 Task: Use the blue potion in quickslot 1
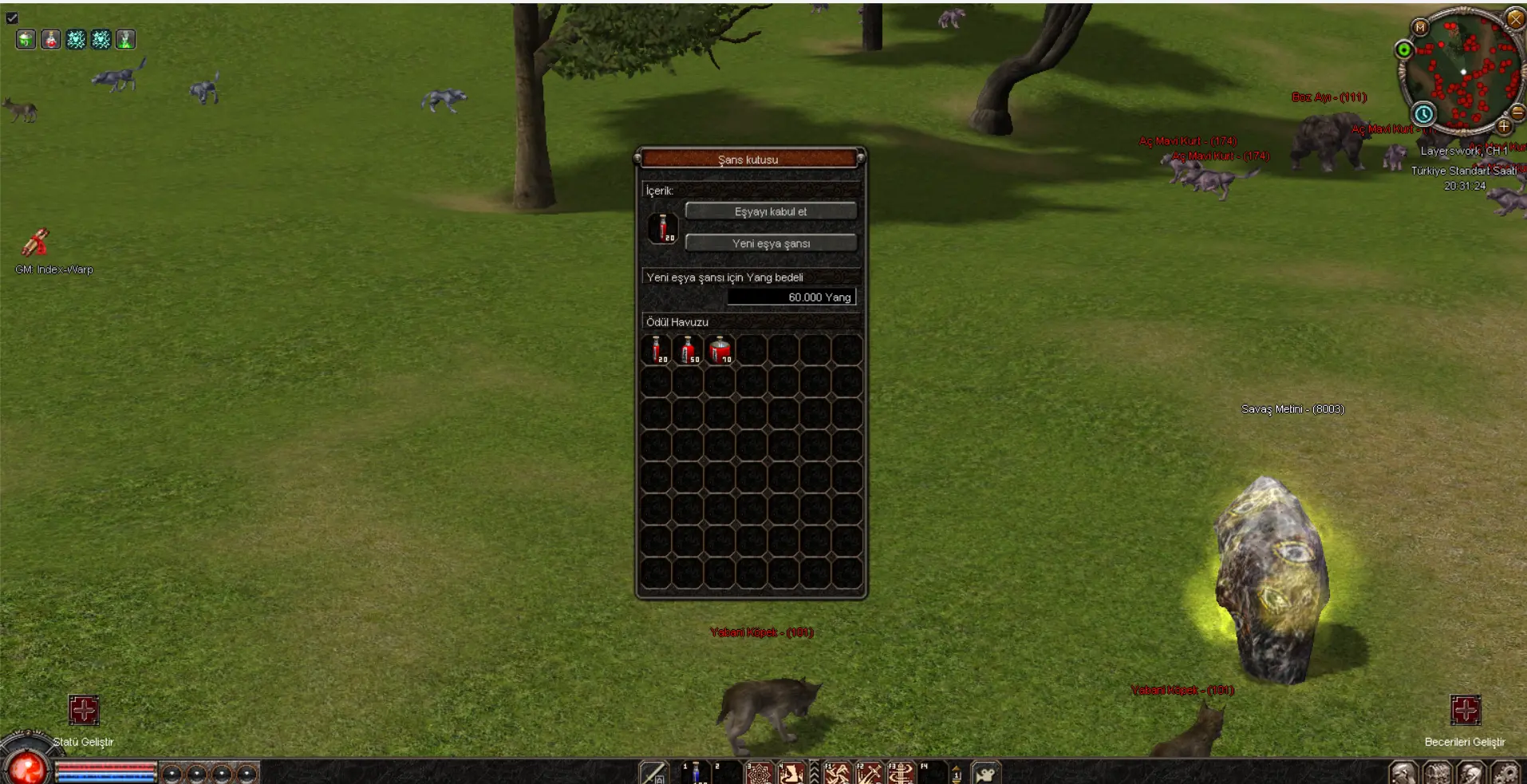(696, 773)
